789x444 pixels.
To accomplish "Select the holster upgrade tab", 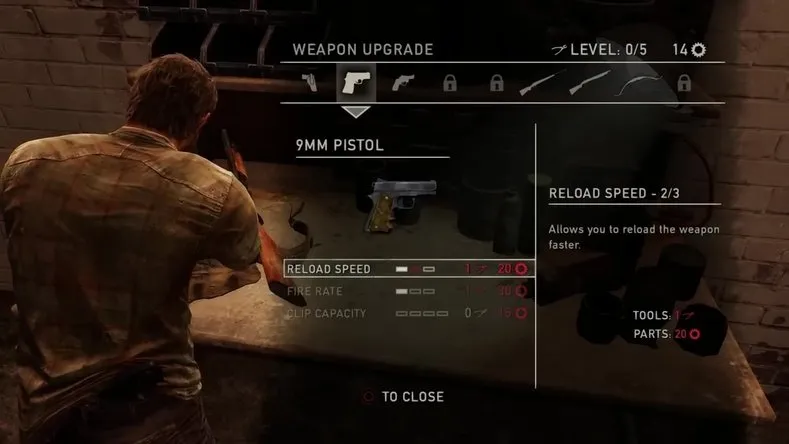I will coord(312,83).
